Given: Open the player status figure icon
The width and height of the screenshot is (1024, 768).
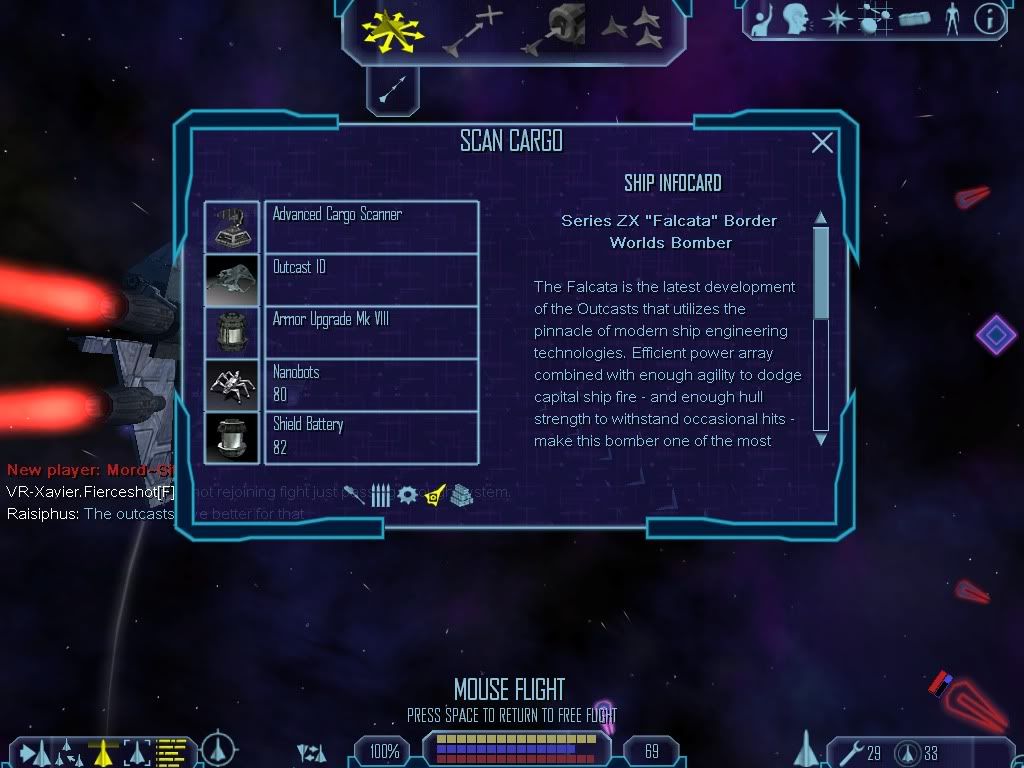Looking at the screenshot, I should click(x=950, y=18).
